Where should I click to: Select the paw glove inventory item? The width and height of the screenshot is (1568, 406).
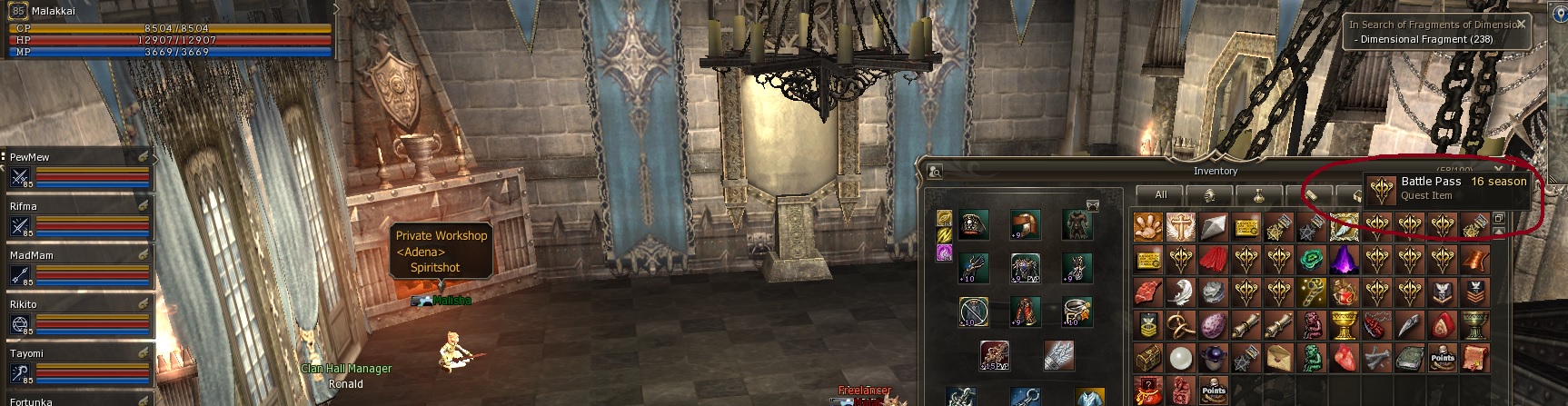(x=1147, y=228)
